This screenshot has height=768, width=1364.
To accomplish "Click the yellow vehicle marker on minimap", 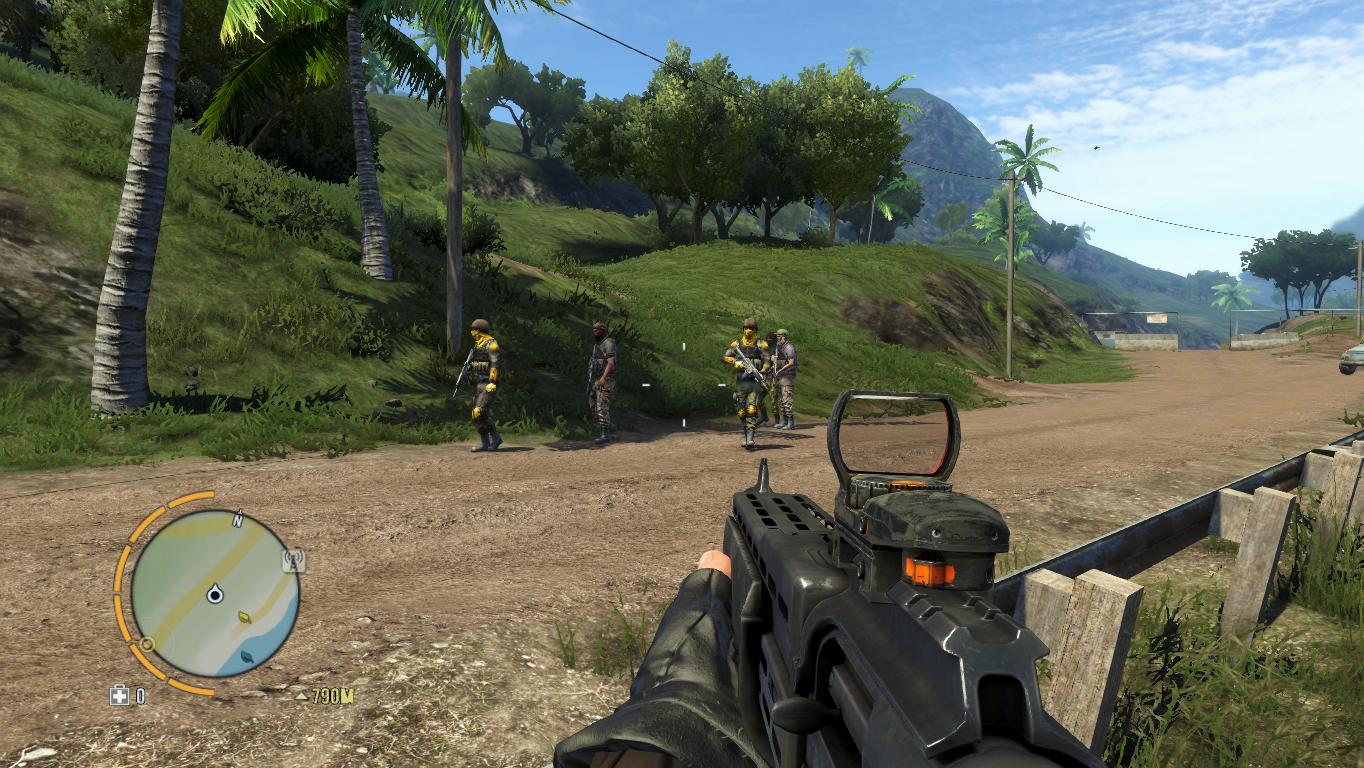I will (245, 618).
